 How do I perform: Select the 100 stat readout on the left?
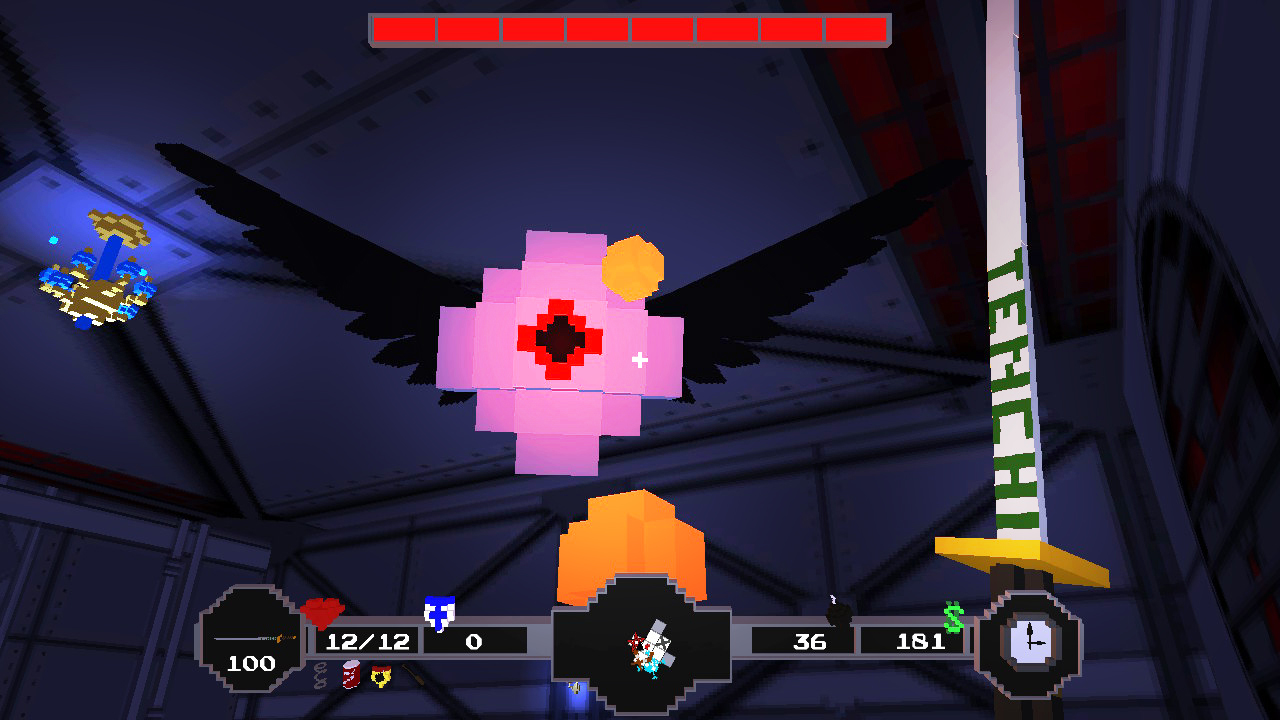[252, 662]
